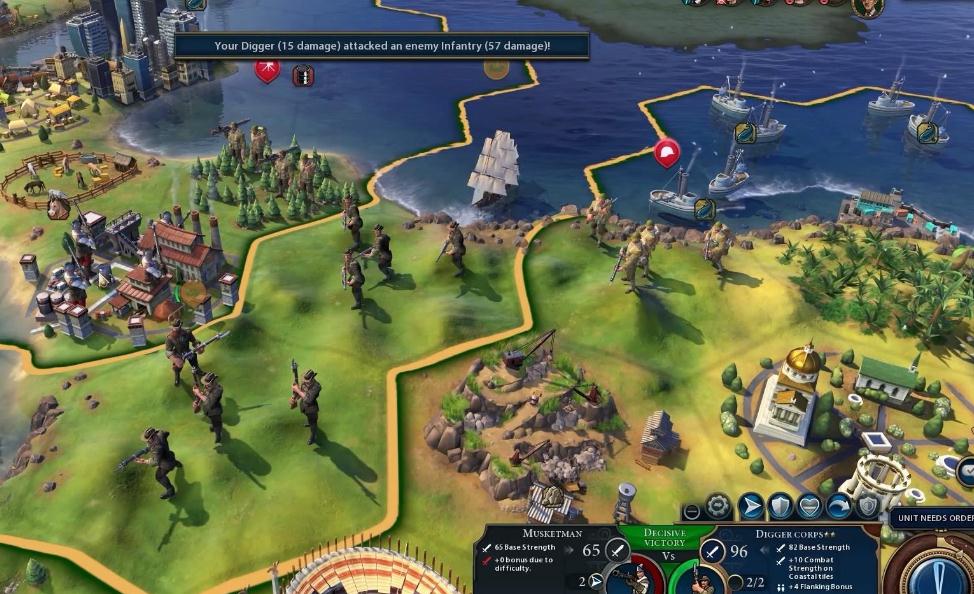
Task: Open the gear icon in unit actions
Action: tap(718, 507)
